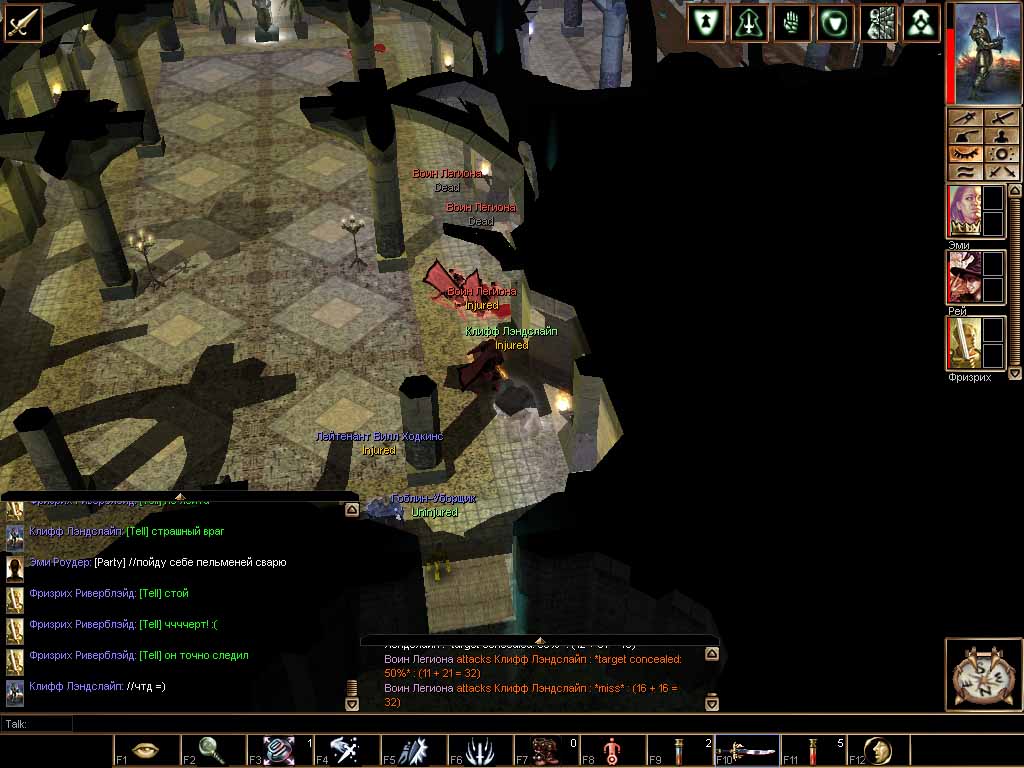Viewport: 1024px width, 768px height.
Task: Click the sword attack mode icon
Action: click(x=23, y=23)
